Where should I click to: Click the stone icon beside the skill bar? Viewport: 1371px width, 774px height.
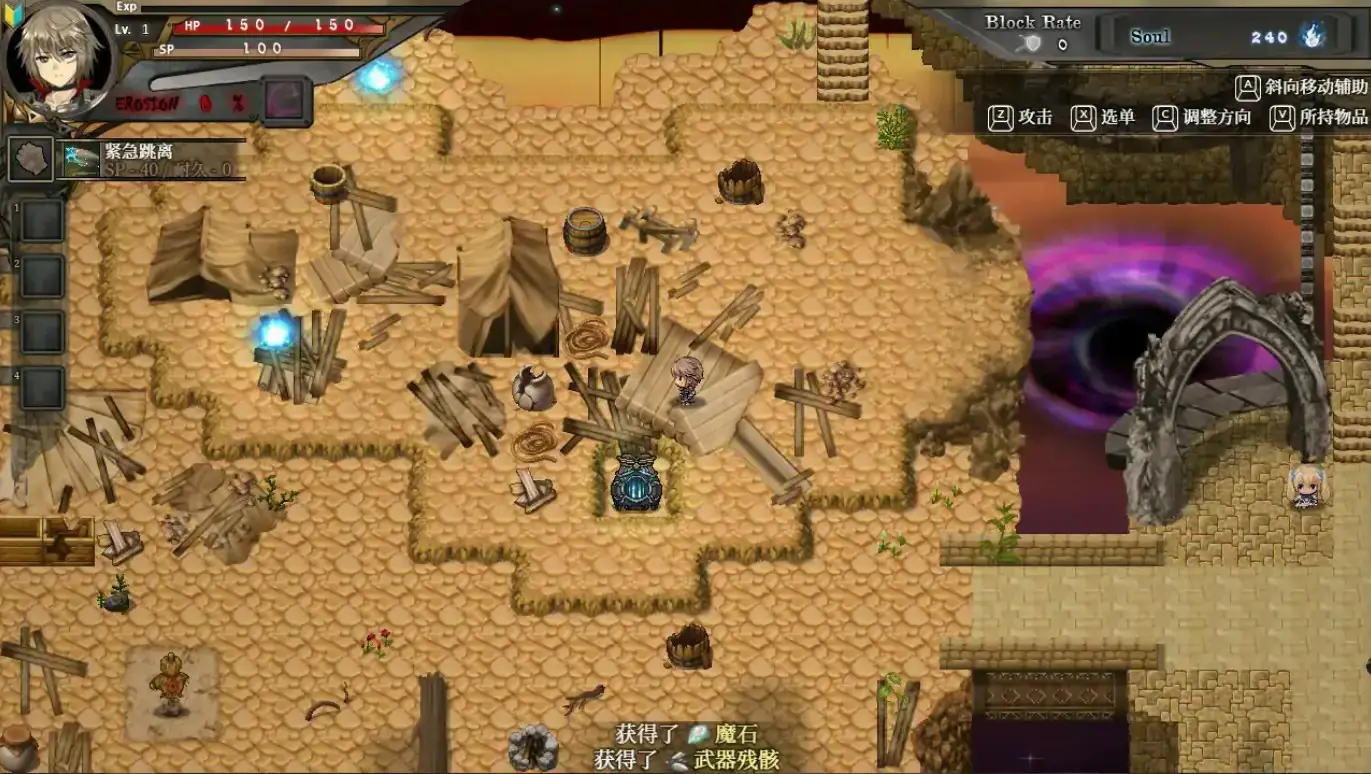pos(29,160)
